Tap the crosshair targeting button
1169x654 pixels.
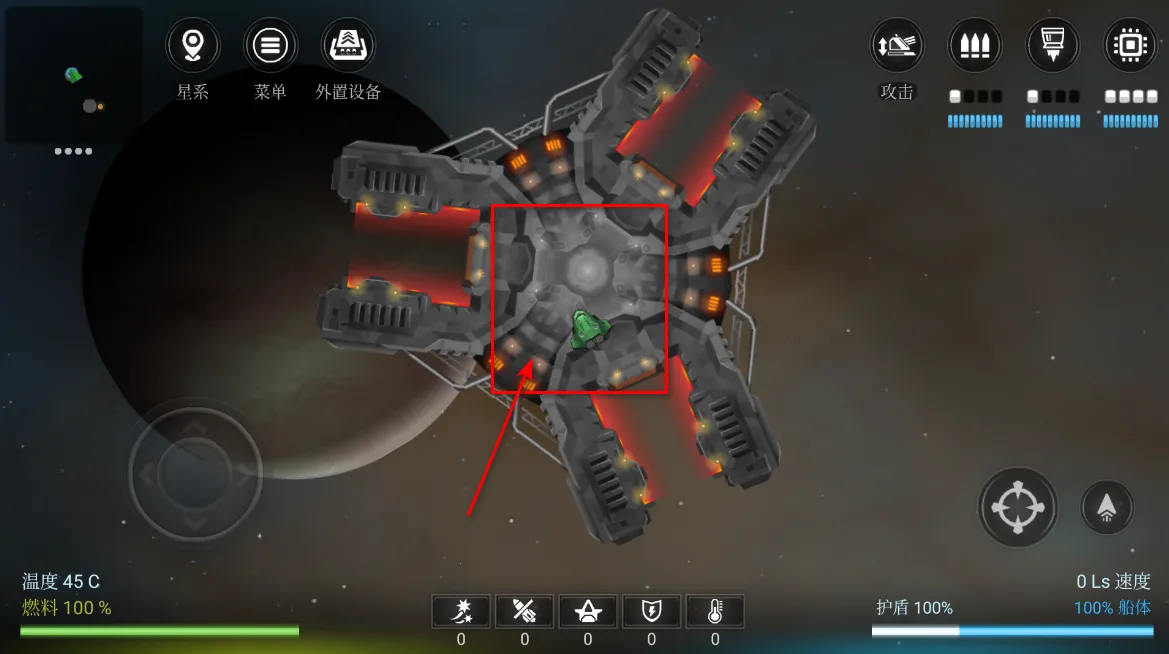click(x=1017, y=507)
